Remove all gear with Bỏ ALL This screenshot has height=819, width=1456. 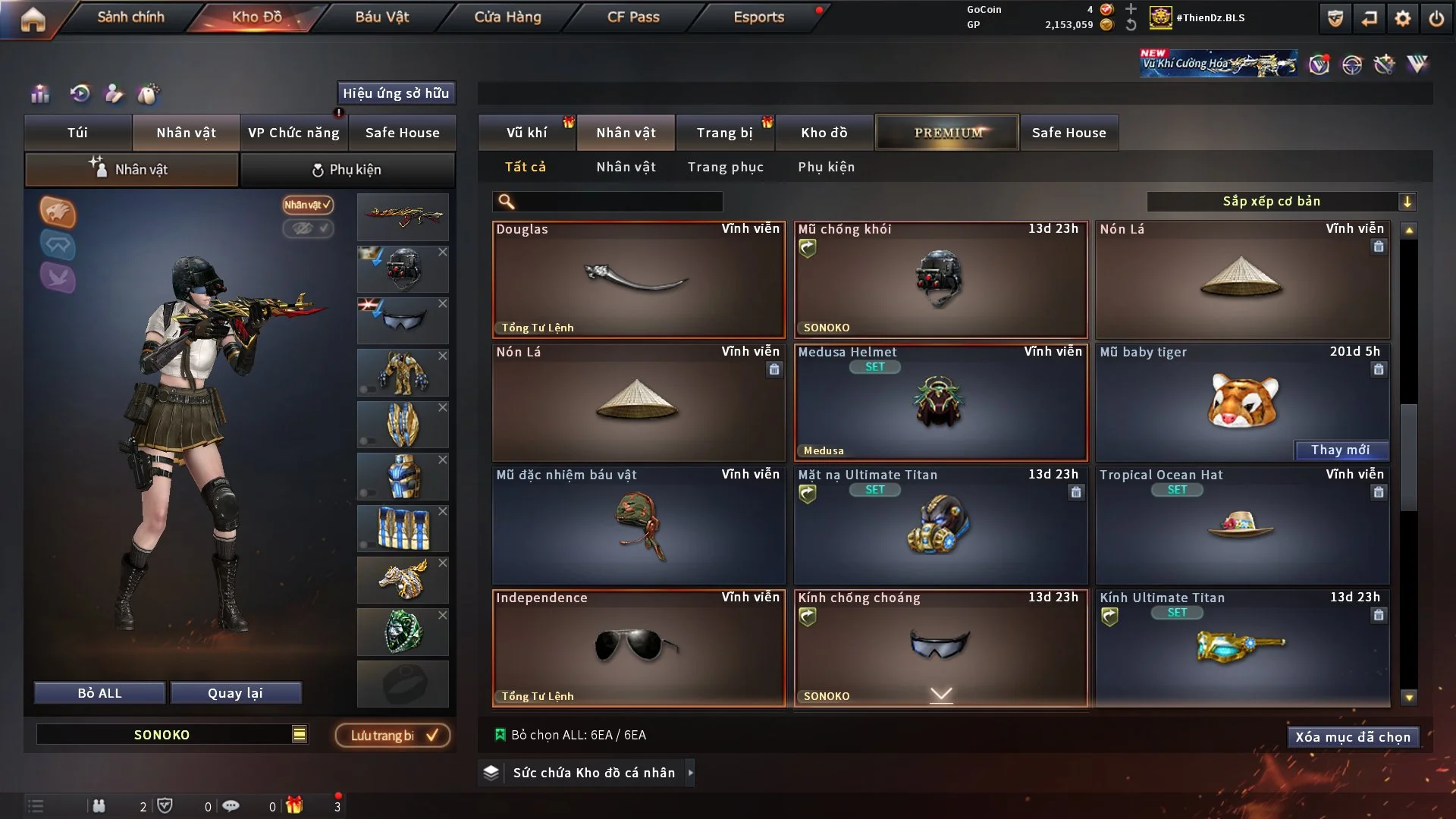point(99,693)
